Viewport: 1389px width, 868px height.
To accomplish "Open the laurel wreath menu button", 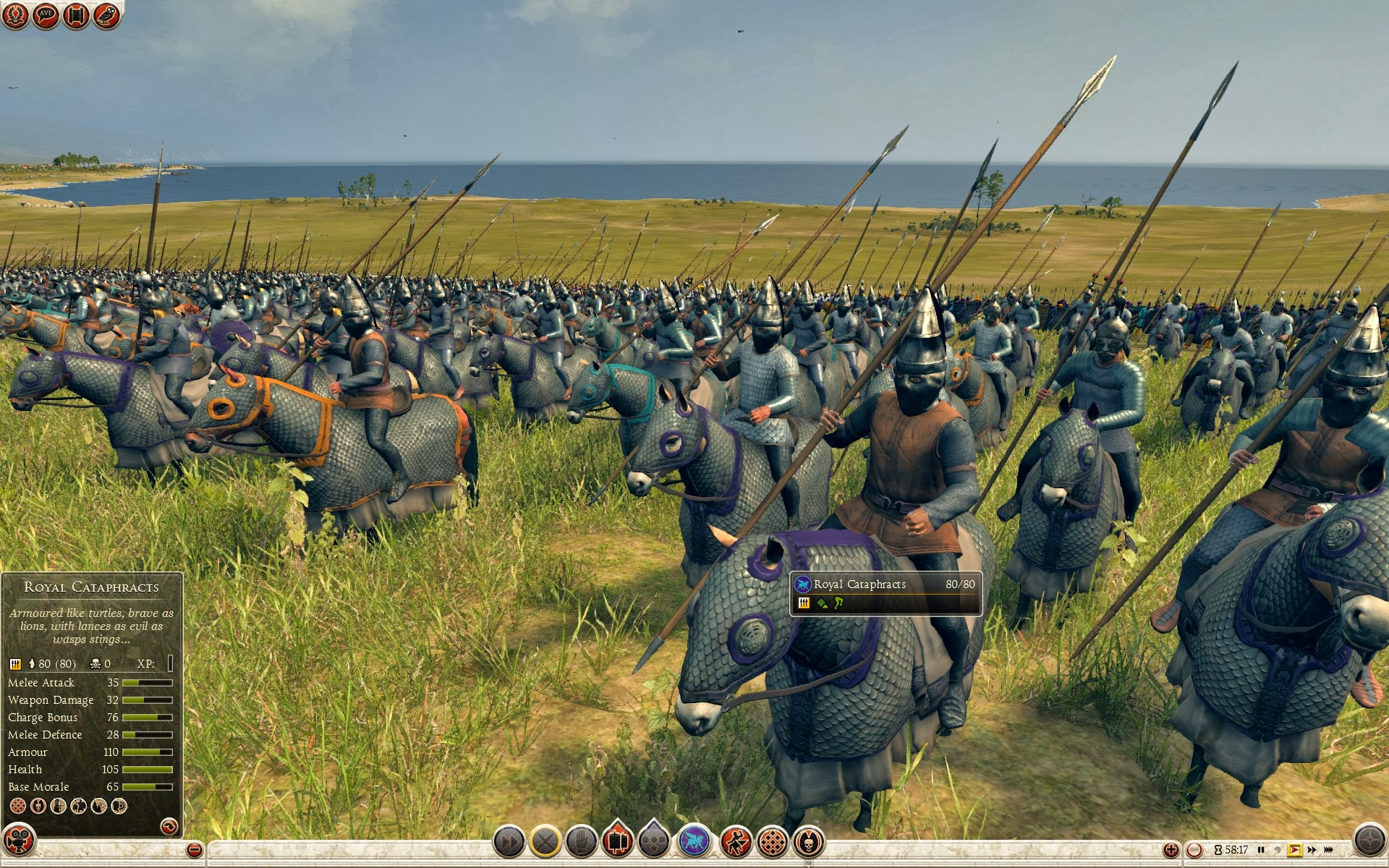I will pyautogui.click(x=15, y=15).
